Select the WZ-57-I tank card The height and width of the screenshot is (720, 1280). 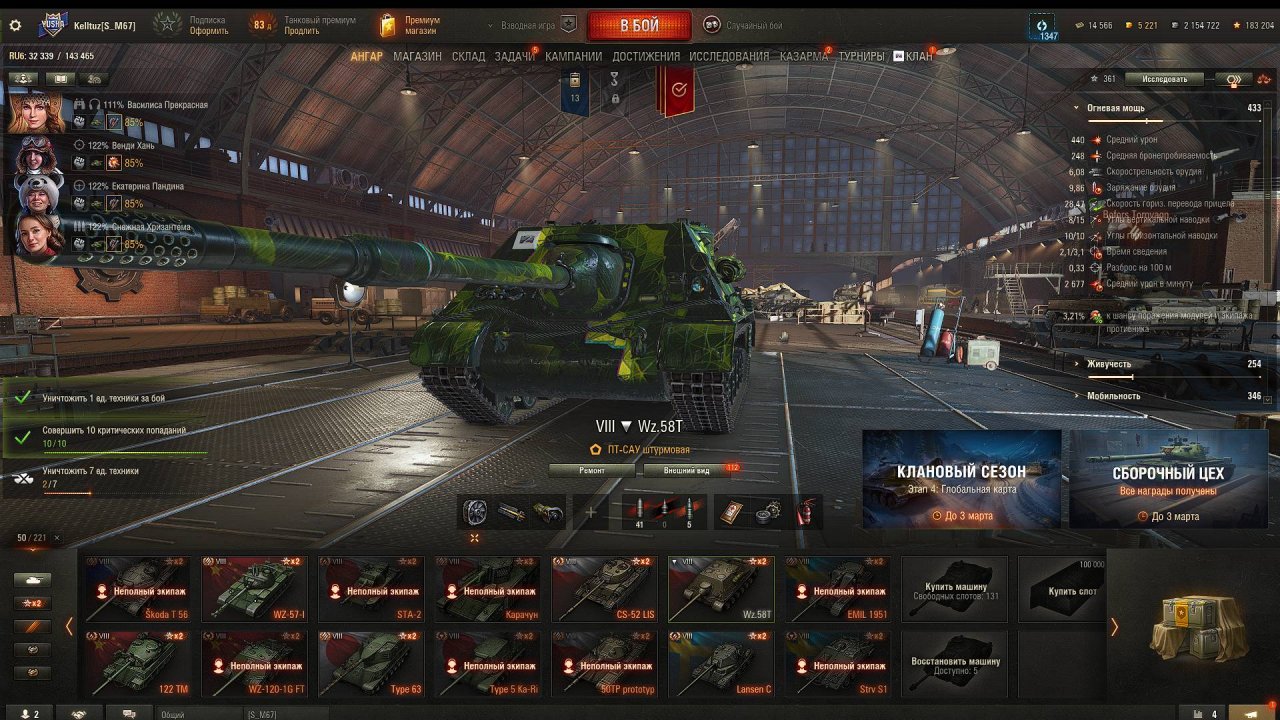pyautogui.click(x=255, y=589)
